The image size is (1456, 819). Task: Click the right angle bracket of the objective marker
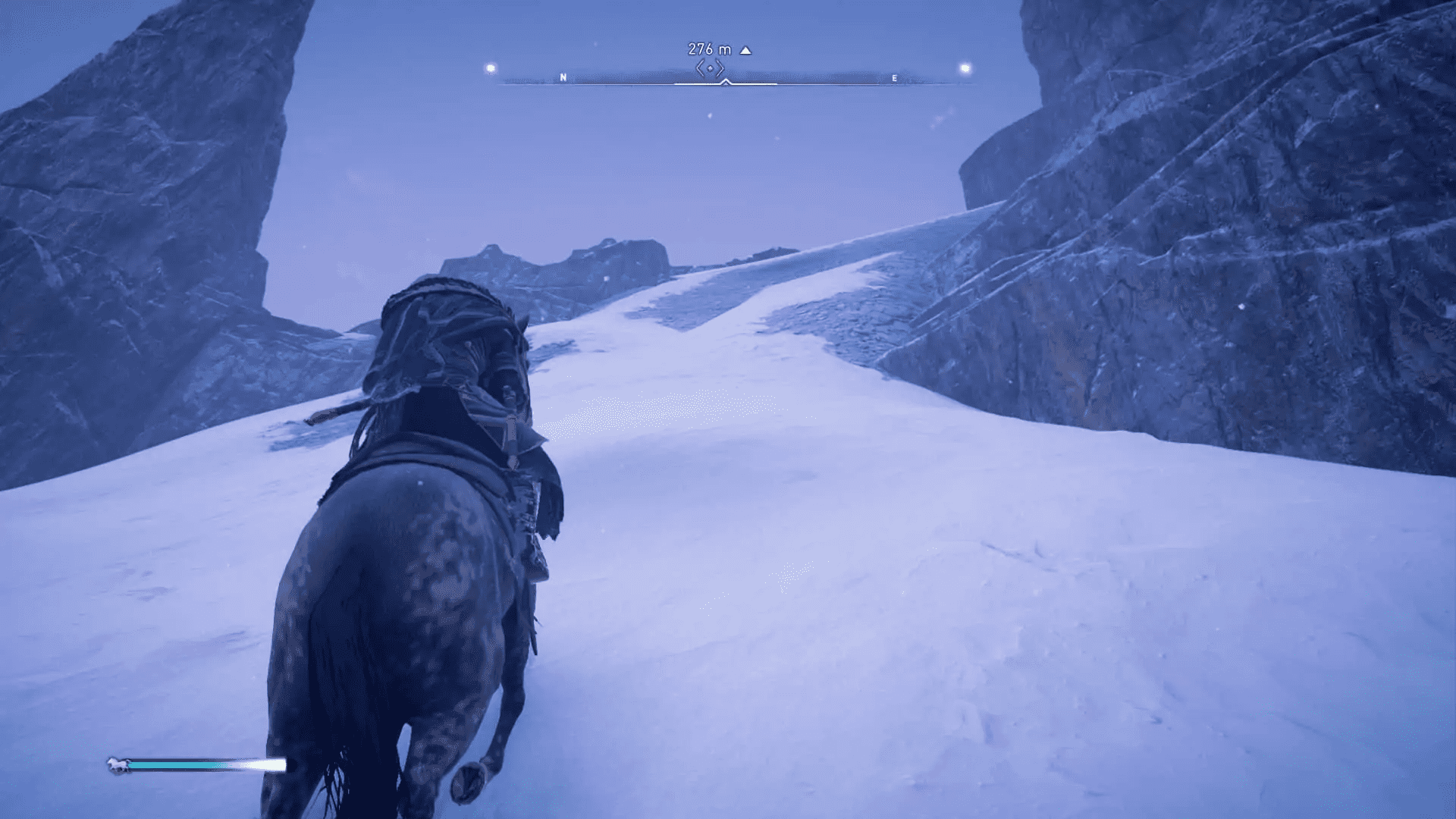coord(721,67)
